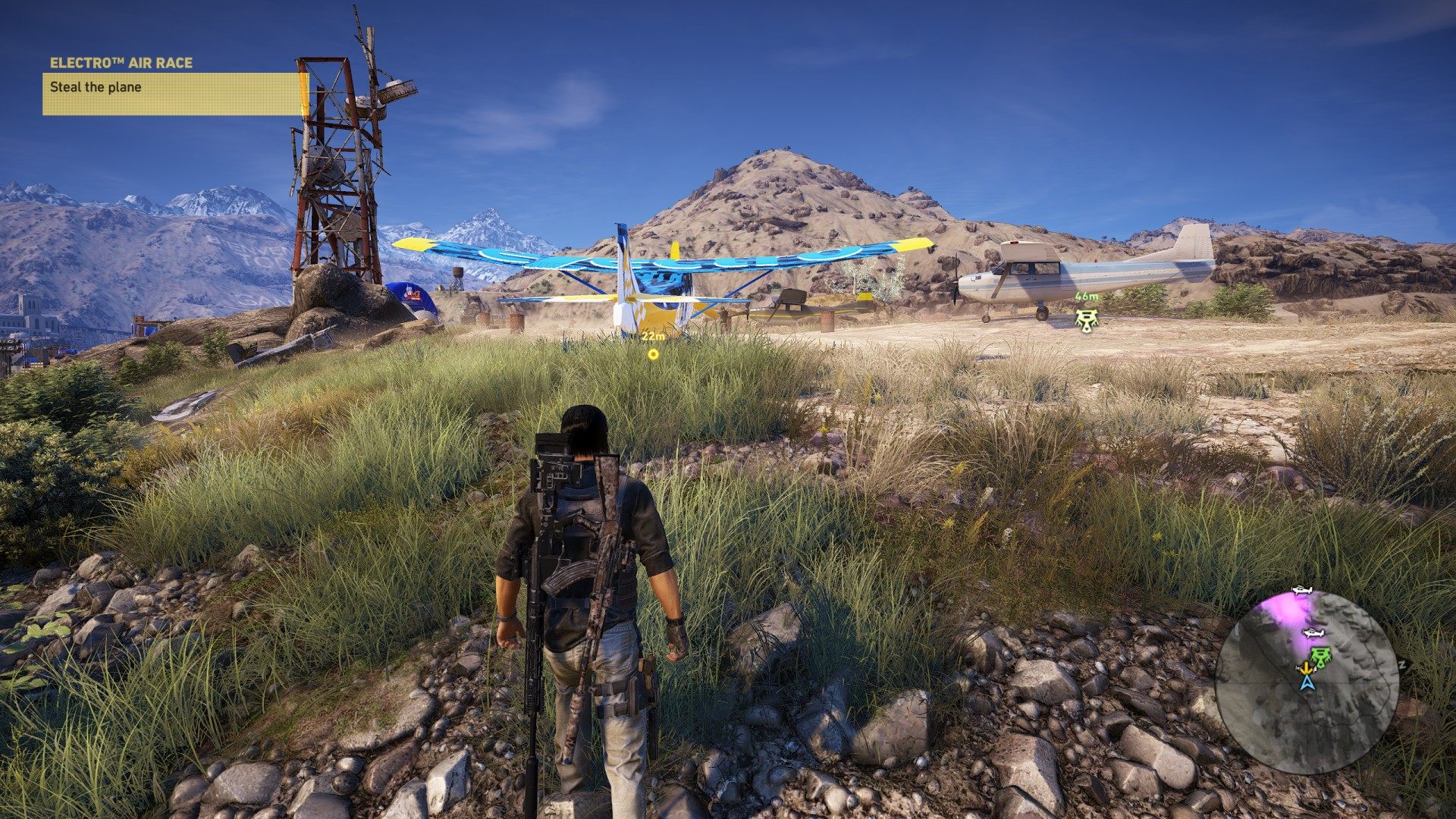Screen dimensions: 1456x819
Task: Select the yellow objective arrow on the minimap
Action: click(1305, 669)
